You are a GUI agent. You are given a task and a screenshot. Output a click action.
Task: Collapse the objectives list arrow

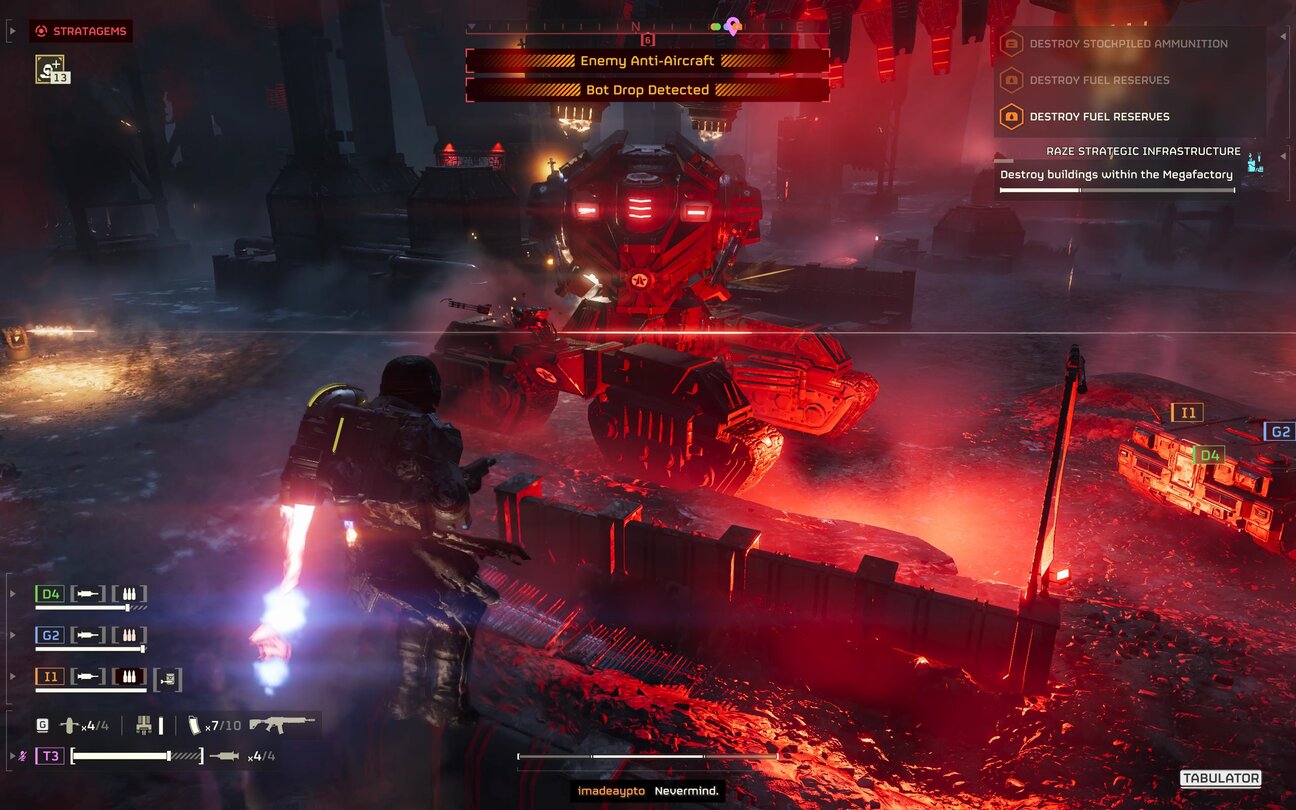pyautogui.click(x=1283, y=37)
